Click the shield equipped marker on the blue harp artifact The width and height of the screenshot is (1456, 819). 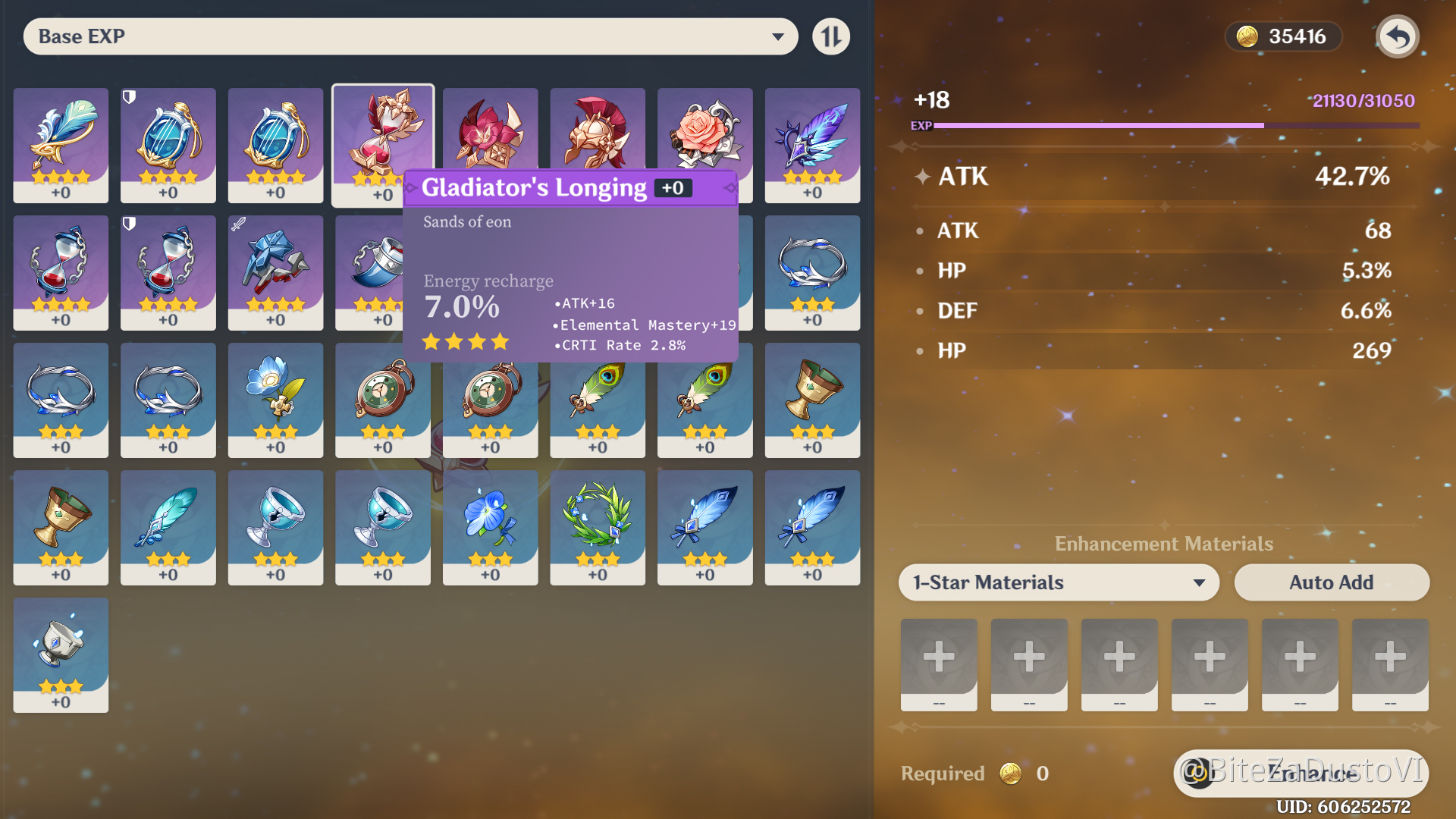point(129,97)
